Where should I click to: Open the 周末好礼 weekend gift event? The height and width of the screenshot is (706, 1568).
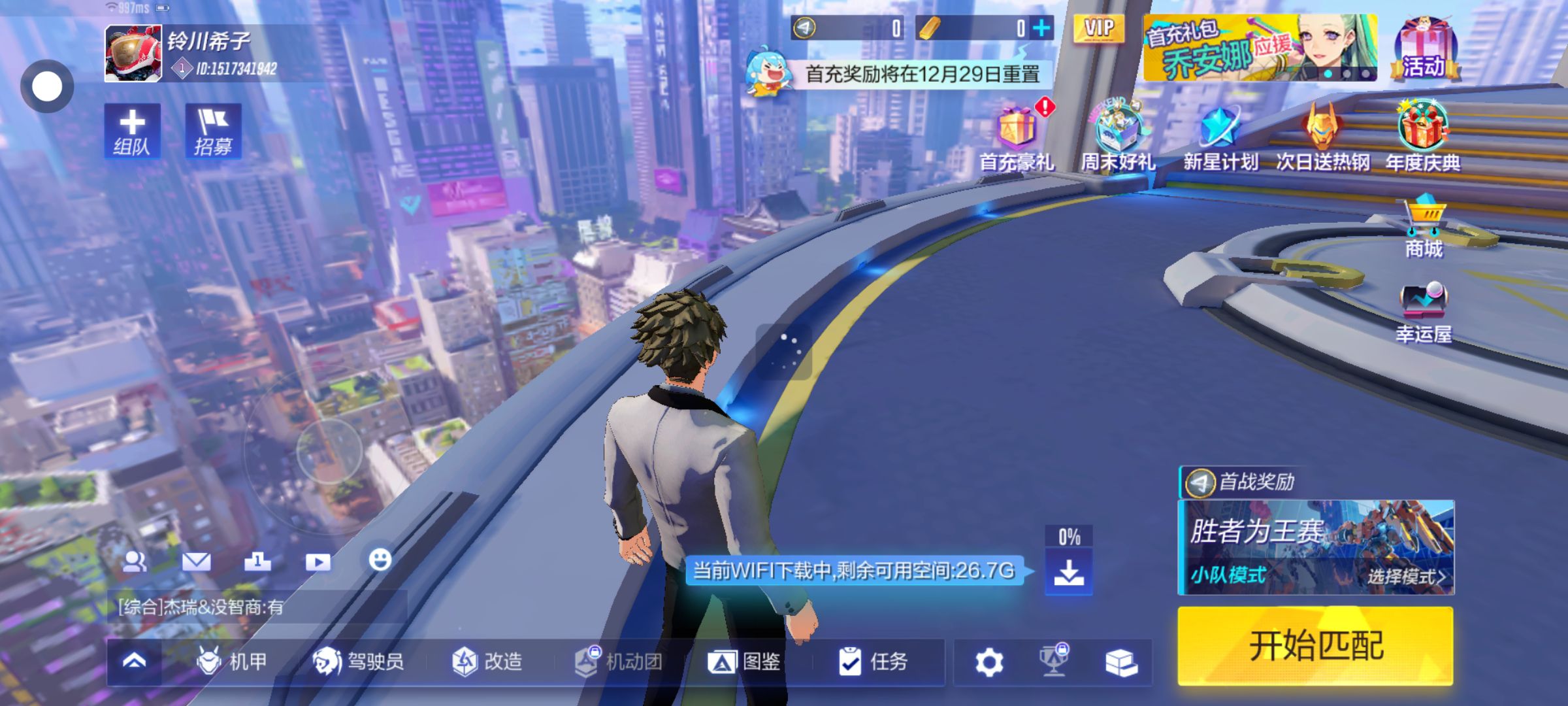click(x=1118, y=137)
